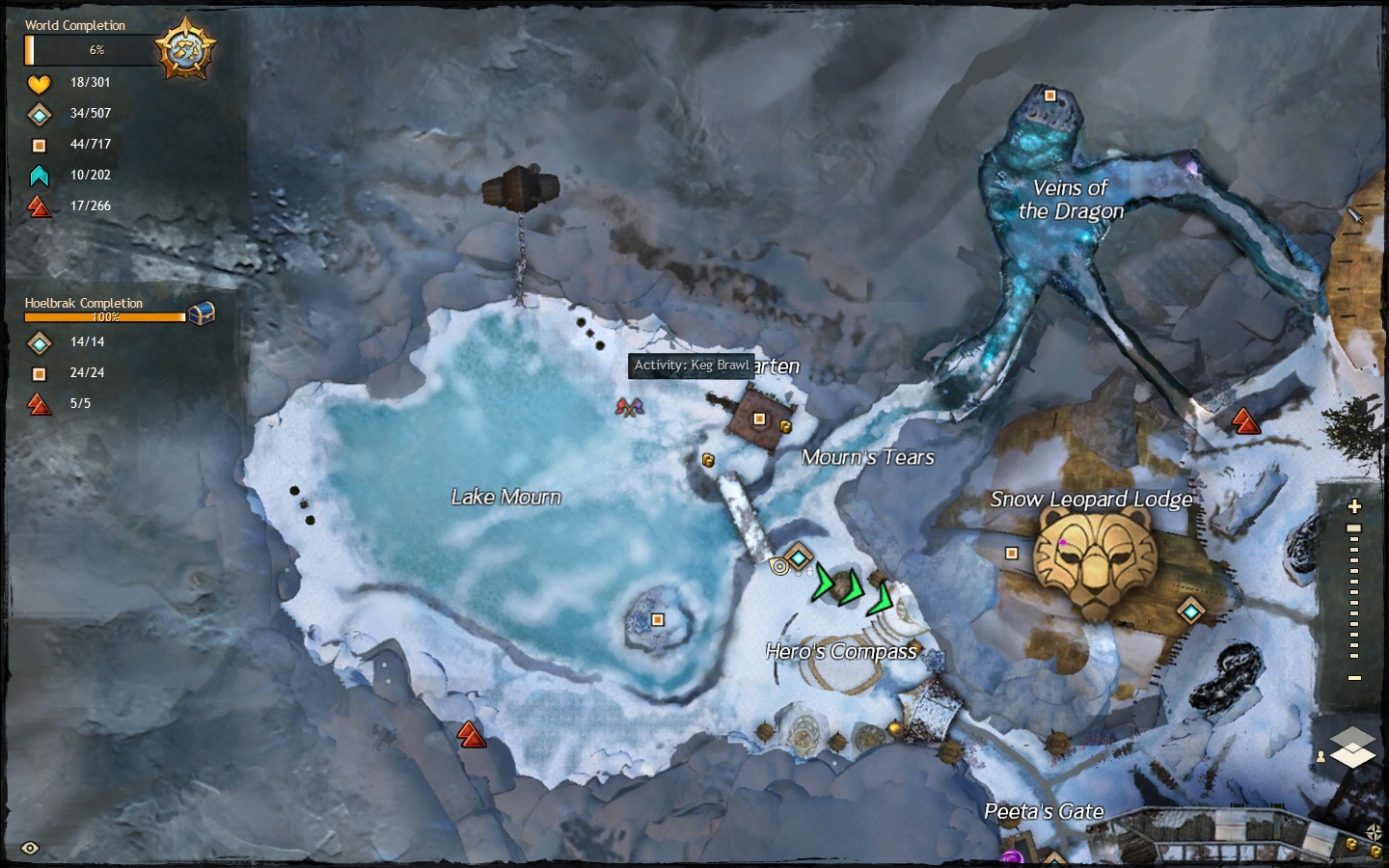Viewport: 1389px width, 868px height.
Task: Select the Snow Leopard Lodge waypoint
Action: pos(1191,610)
